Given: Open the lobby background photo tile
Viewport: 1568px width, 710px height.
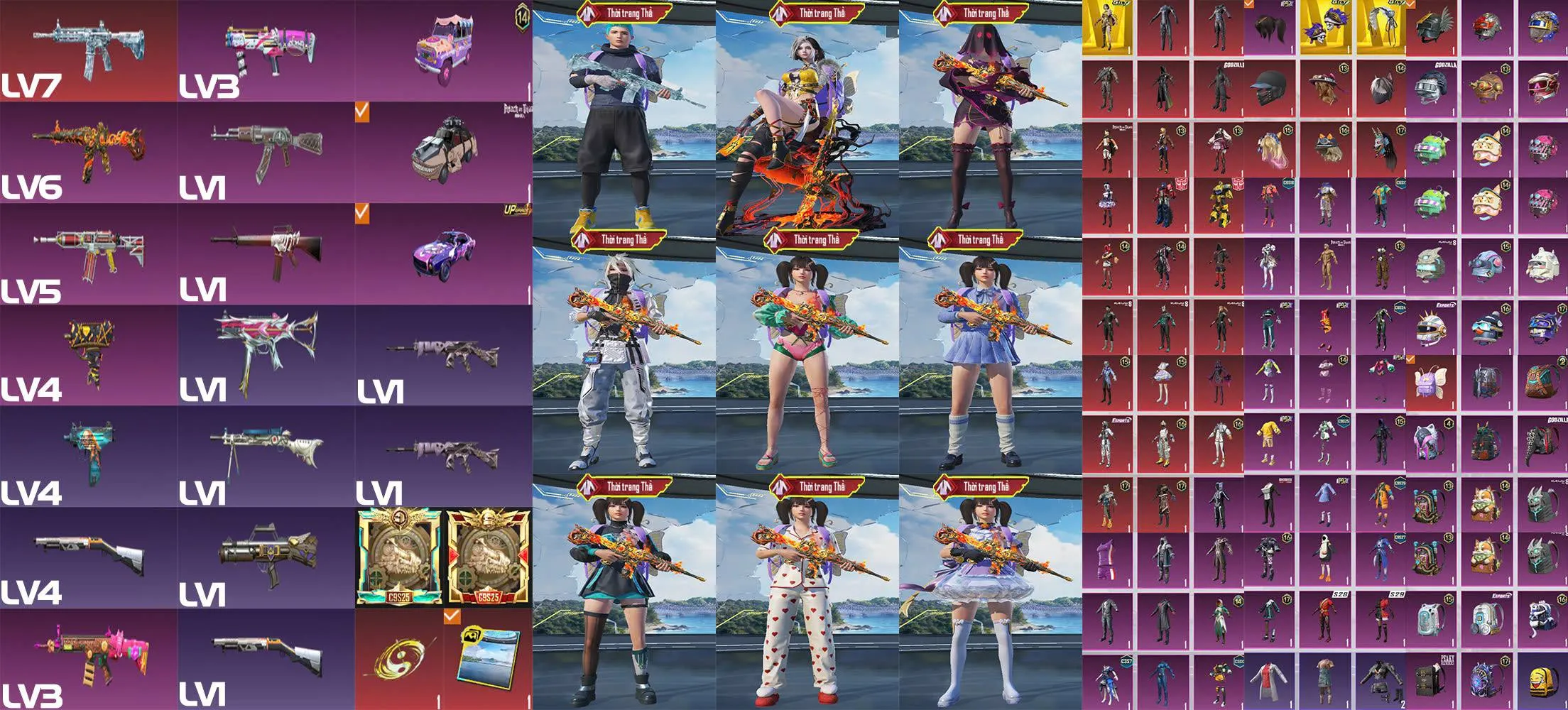Looking at the screenshot, I should 489,660.
